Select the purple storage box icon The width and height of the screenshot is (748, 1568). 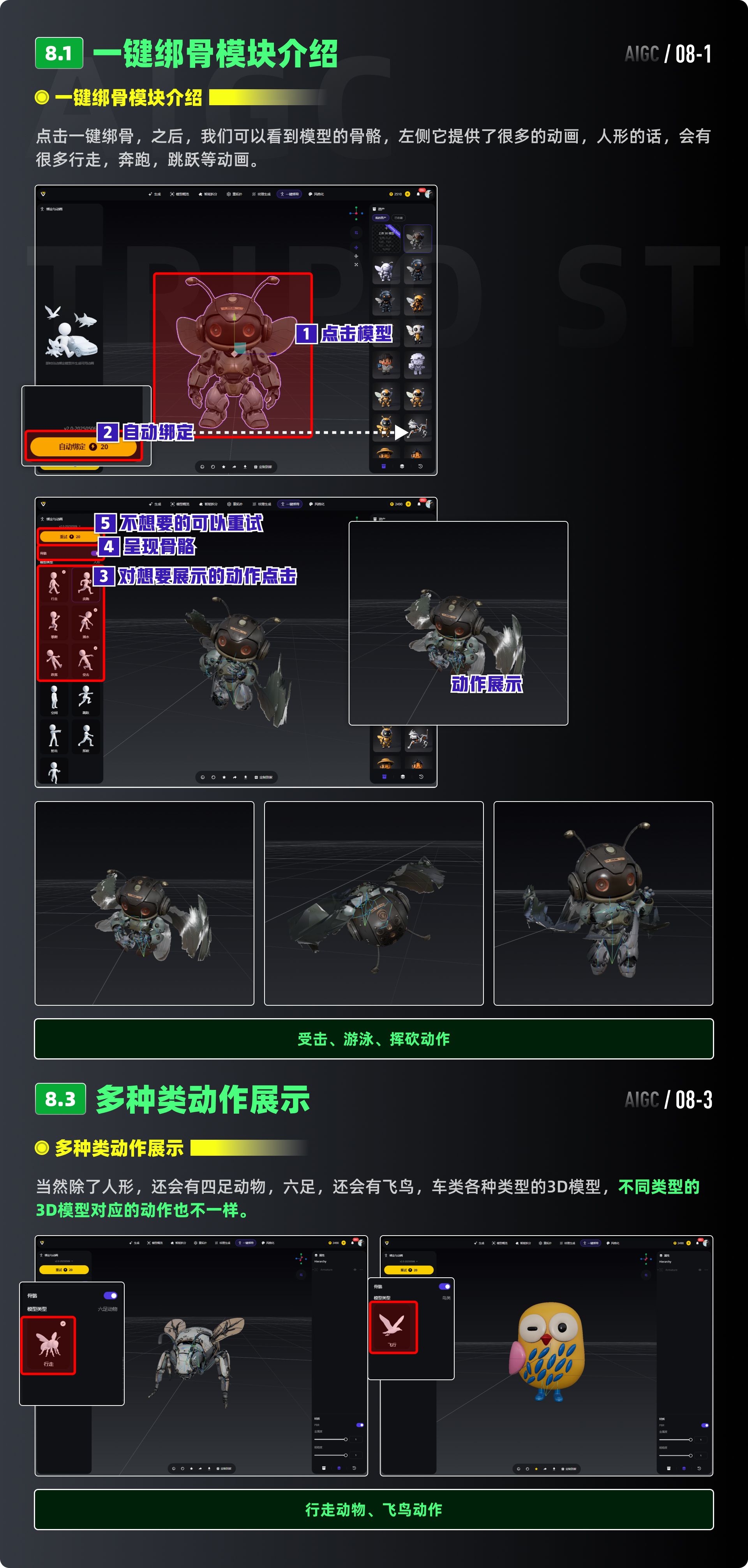(x=384, y=467)
